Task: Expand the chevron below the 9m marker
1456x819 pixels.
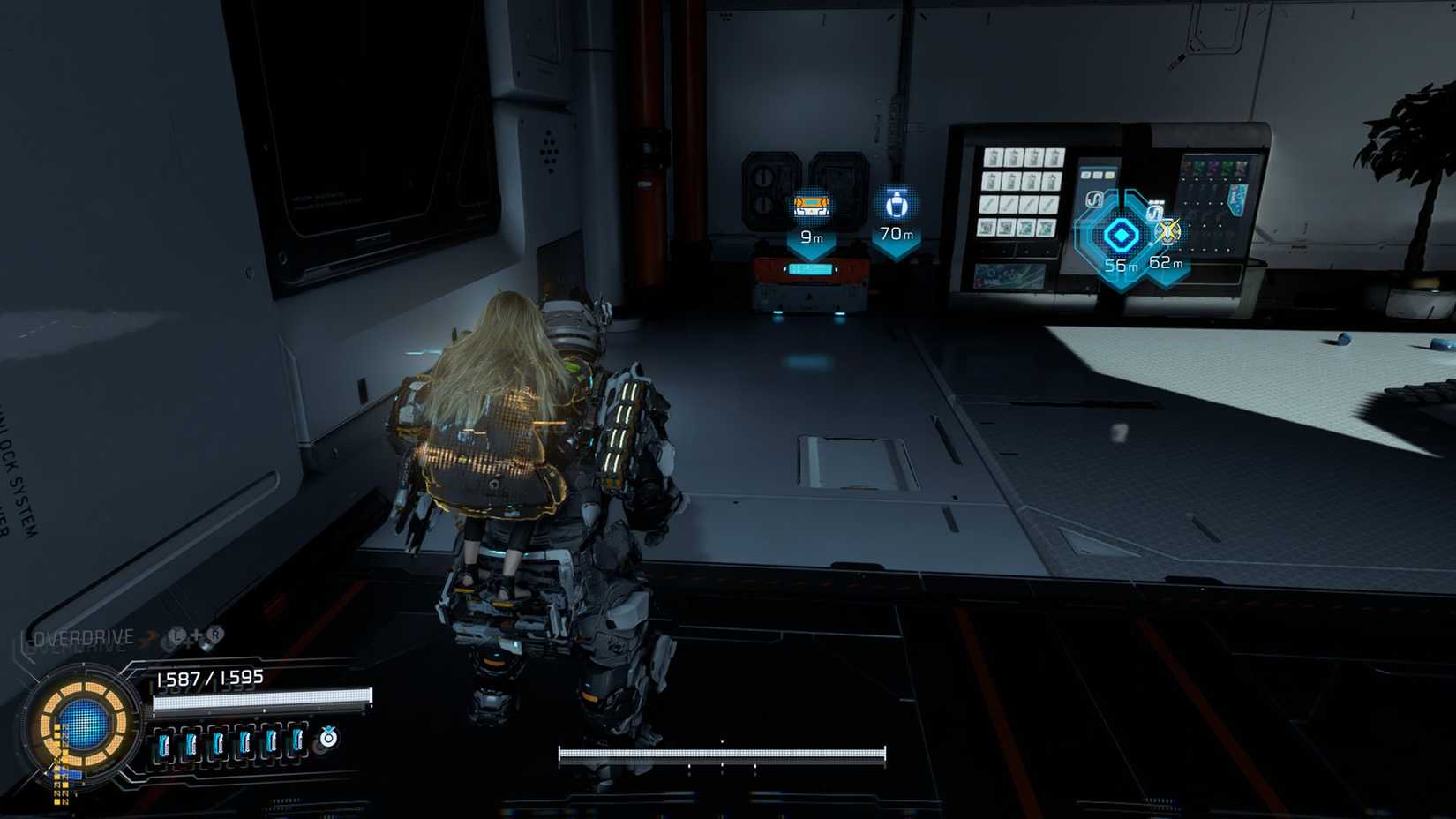Action: click(x=811, y=251)
